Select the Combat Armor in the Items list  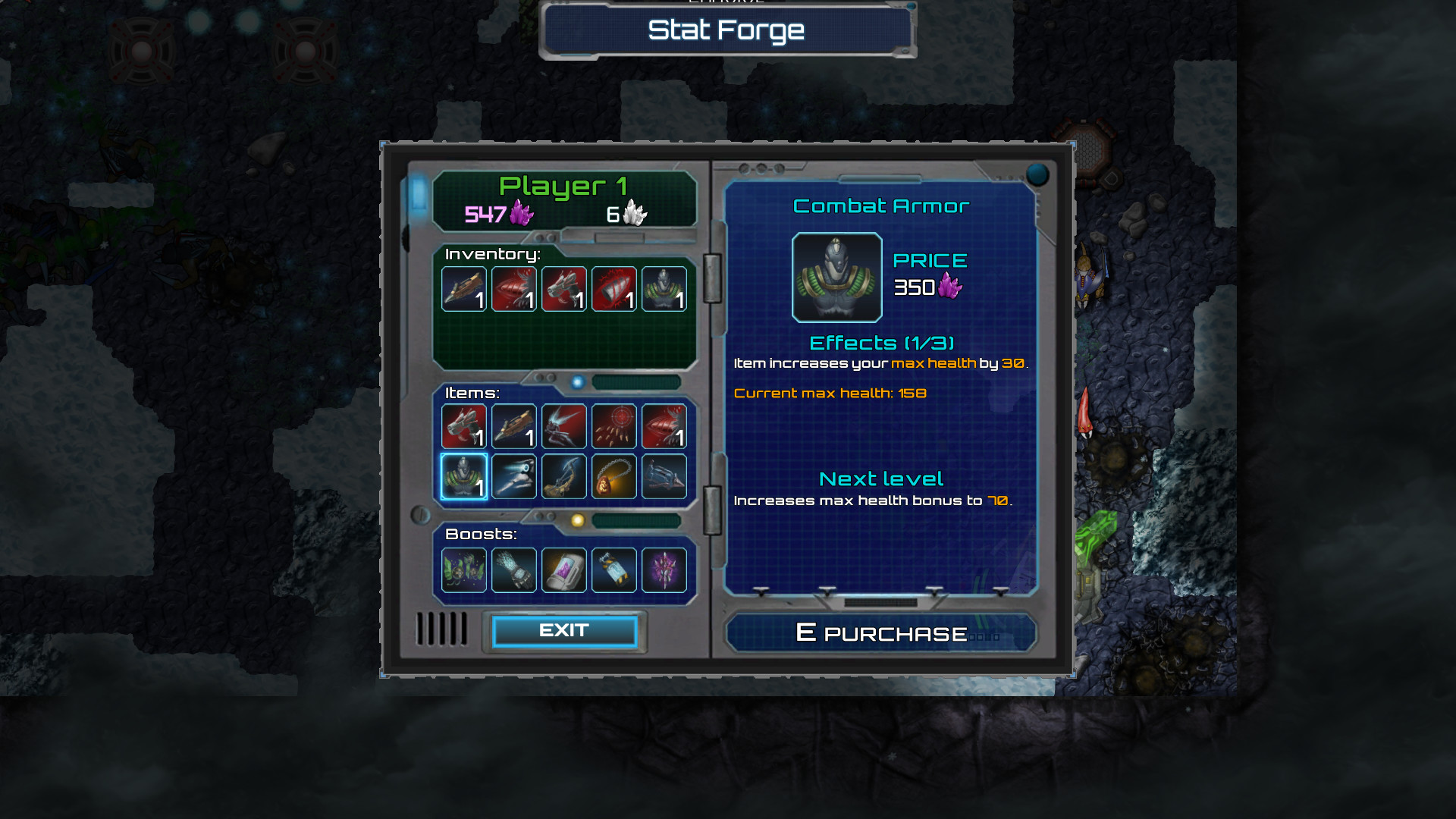coord(464,476)
